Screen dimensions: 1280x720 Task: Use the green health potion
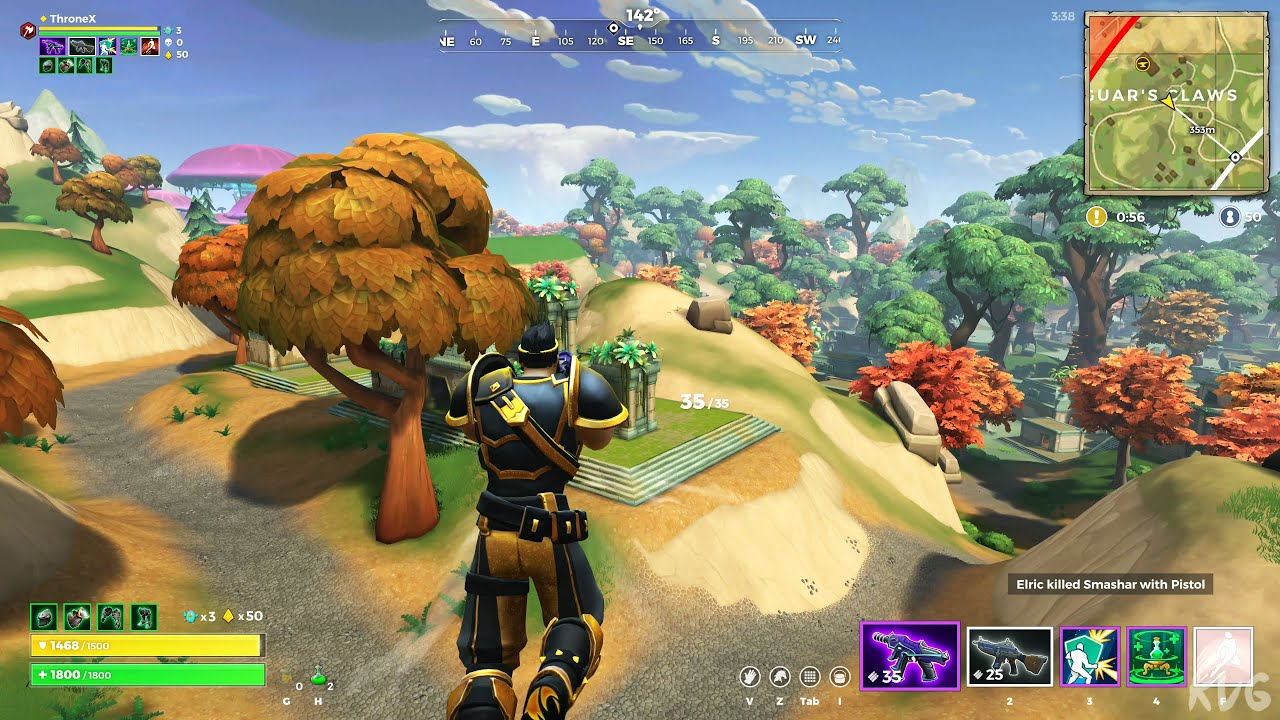[319, 677]
